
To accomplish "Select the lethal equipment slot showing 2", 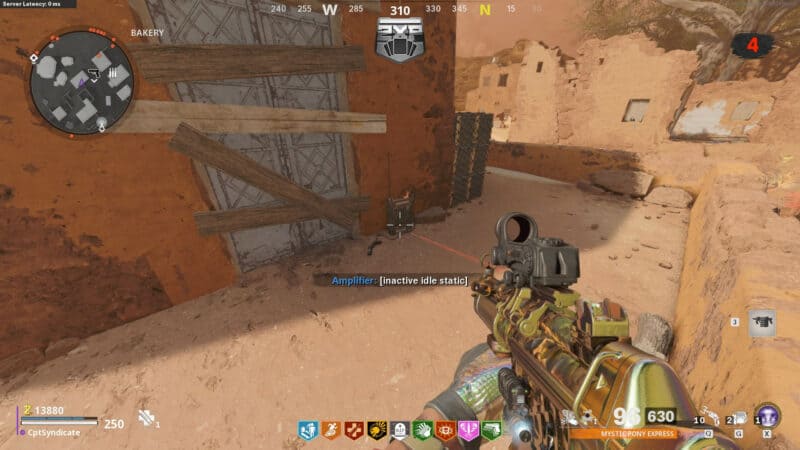I will point(736,418).
